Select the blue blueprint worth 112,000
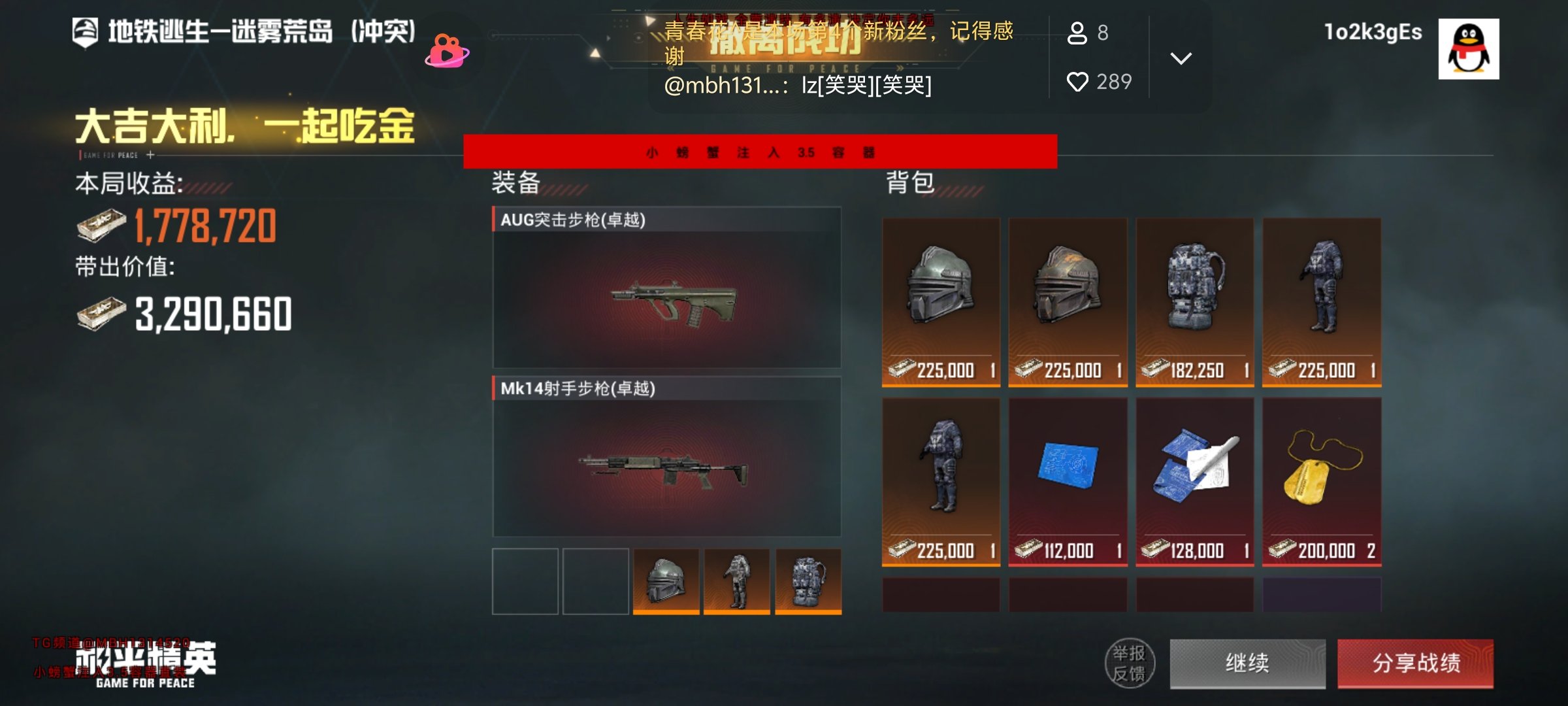 [1068, 481]
